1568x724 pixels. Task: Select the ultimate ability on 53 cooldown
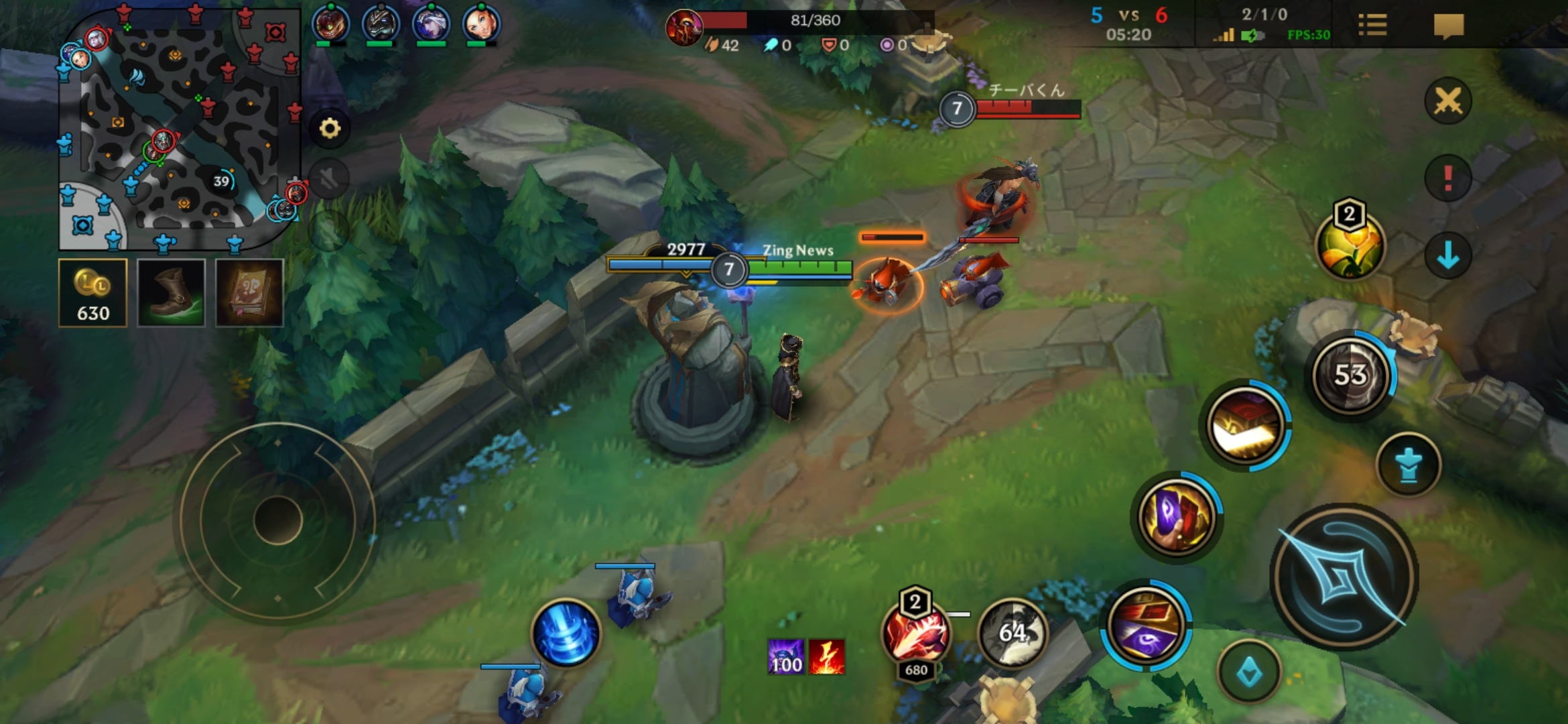[1351, 374]
